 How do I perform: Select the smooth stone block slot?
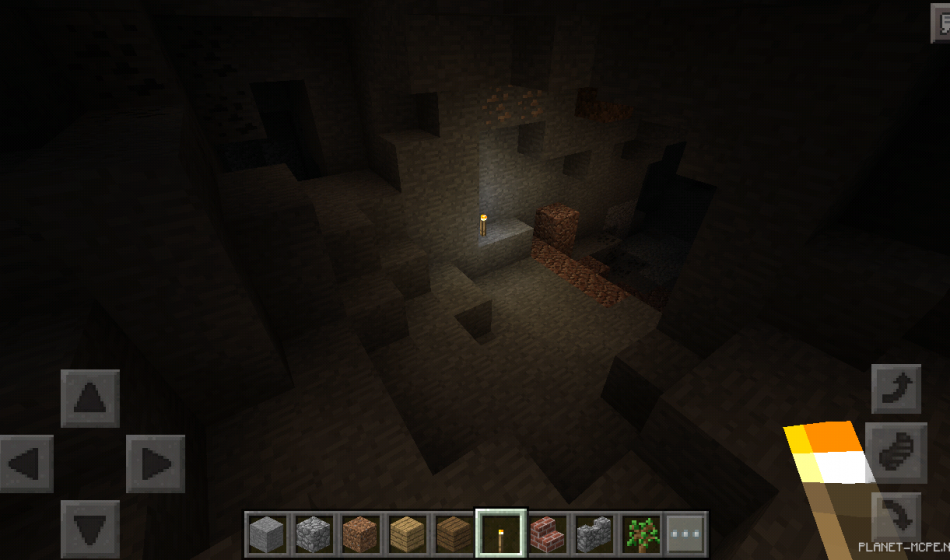266,533
